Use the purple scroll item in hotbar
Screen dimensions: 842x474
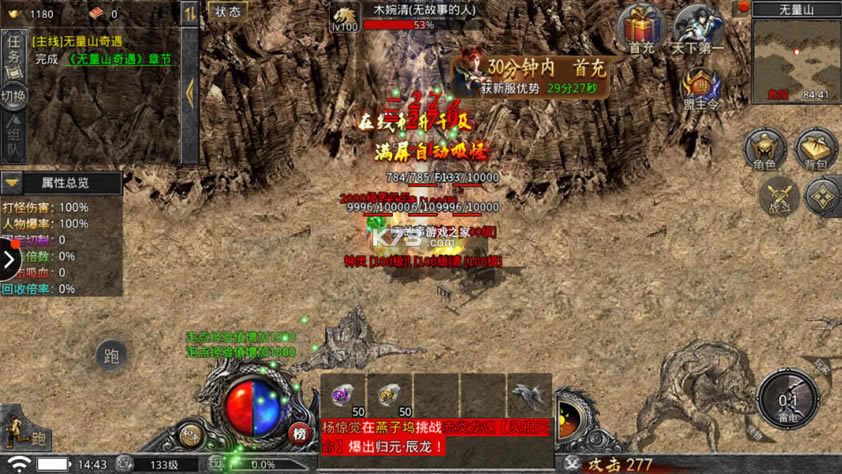pyautogui.click(x=343, y=396)
